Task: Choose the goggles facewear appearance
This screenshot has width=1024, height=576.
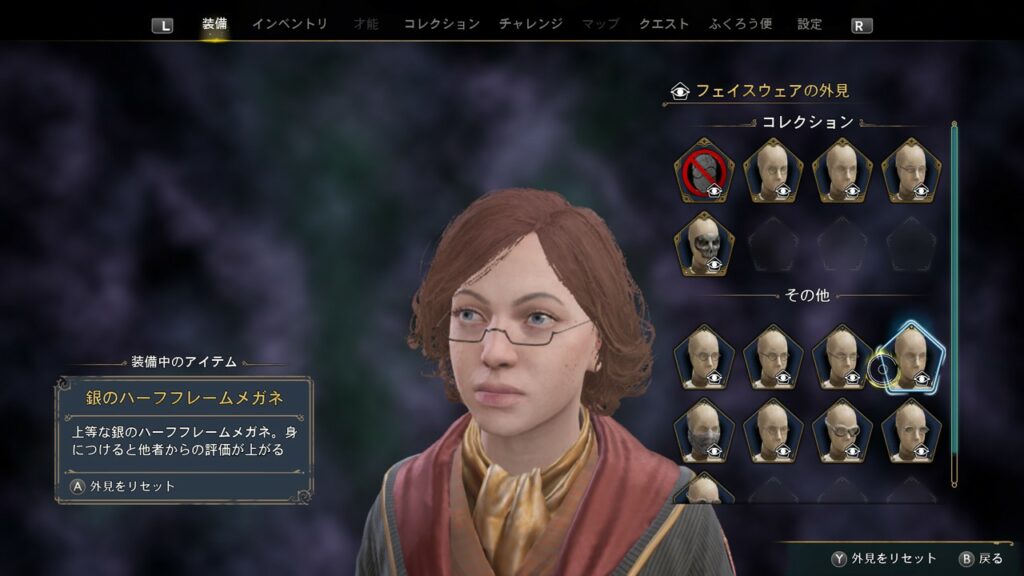Action: coord(842,432)
